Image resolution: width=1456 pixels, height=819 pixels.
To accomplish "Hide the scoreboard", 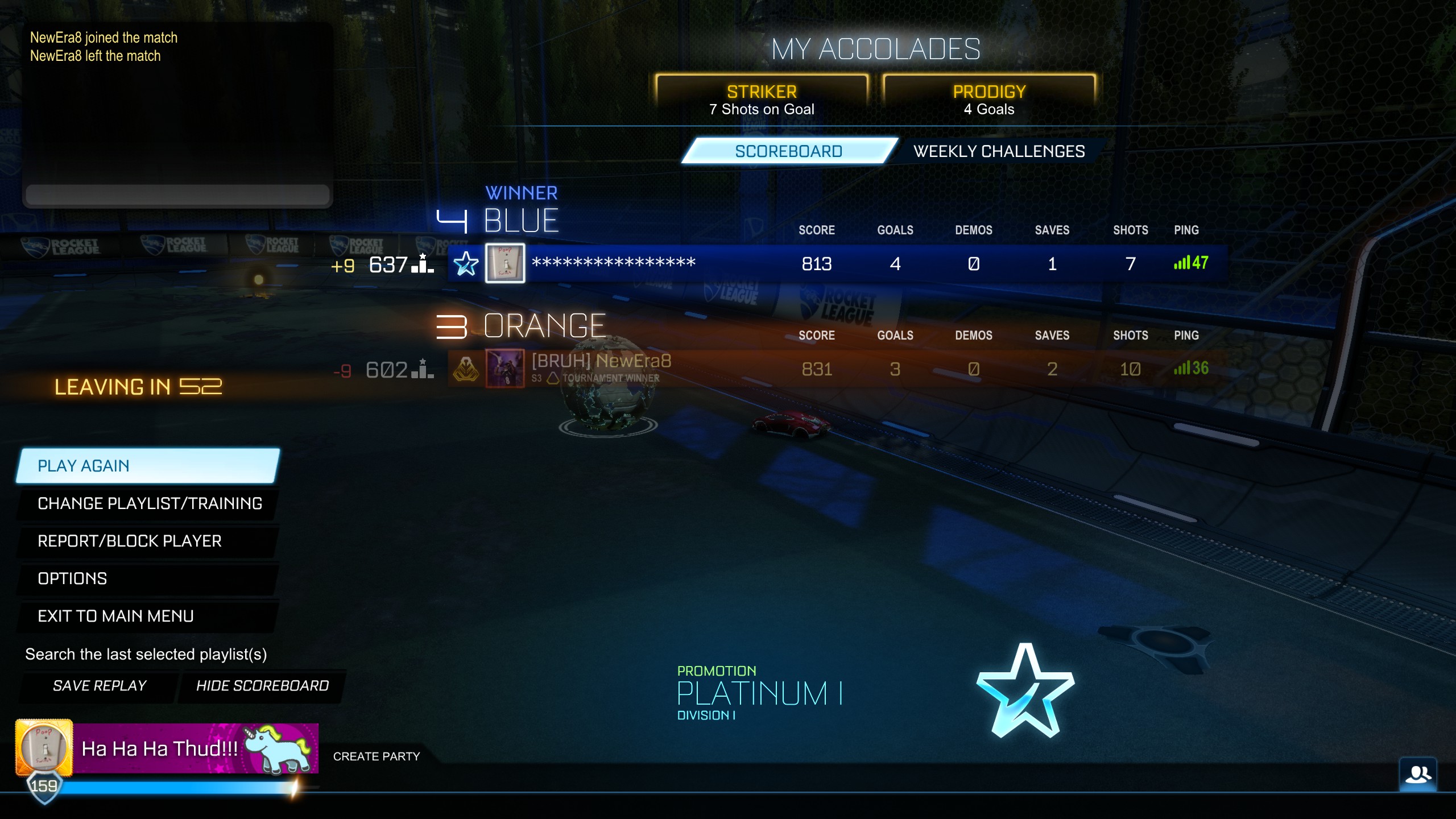I will [262, 686].
